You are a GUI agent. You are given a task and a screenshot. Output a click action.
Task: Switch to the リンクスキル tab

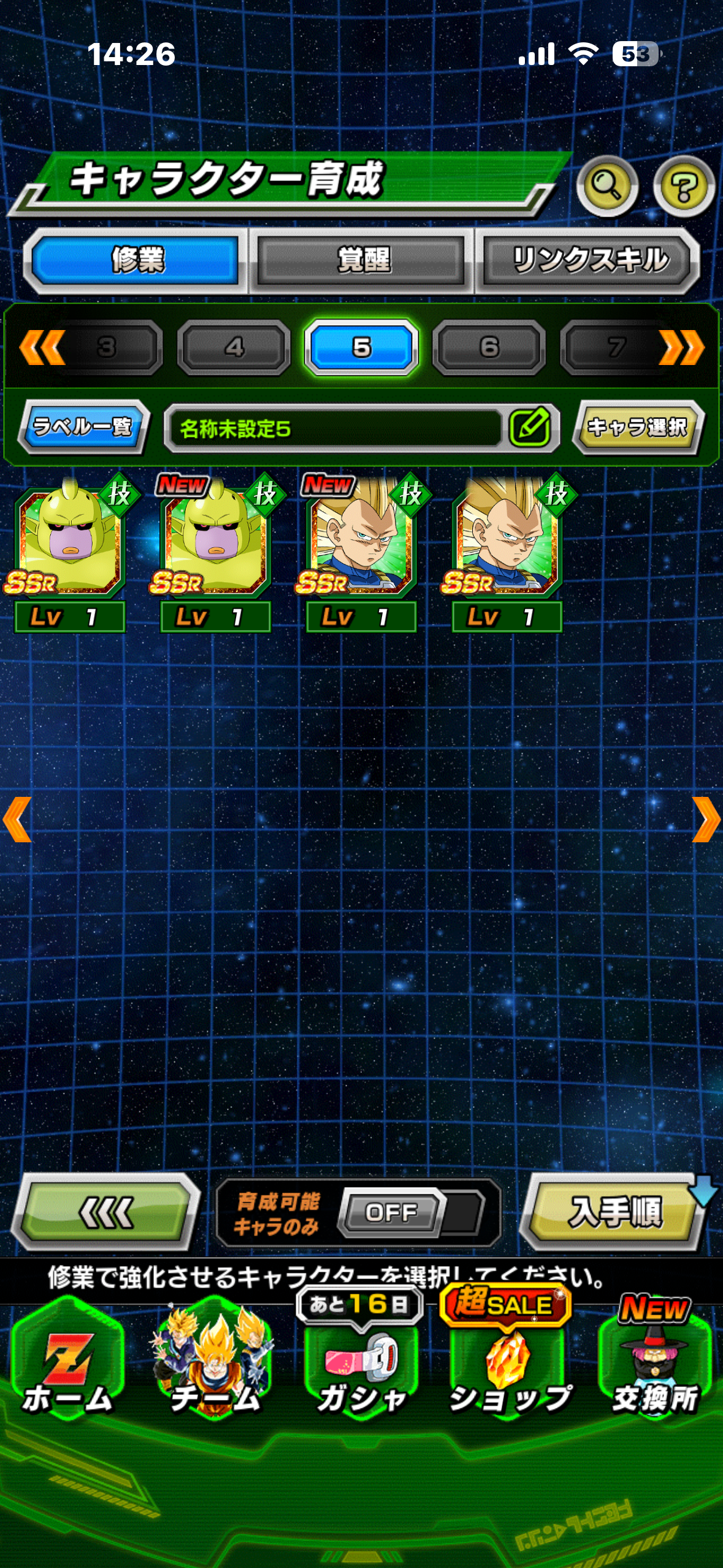[589, 261]
